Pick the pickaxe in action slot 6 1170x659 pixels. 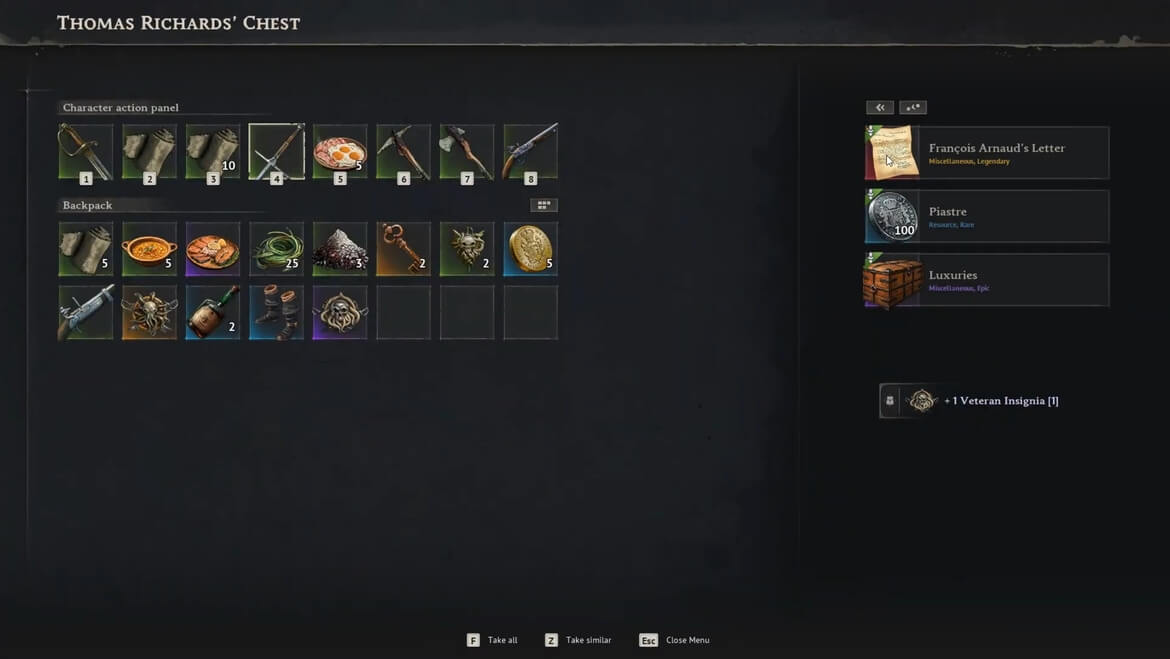(x=404, y=152)
